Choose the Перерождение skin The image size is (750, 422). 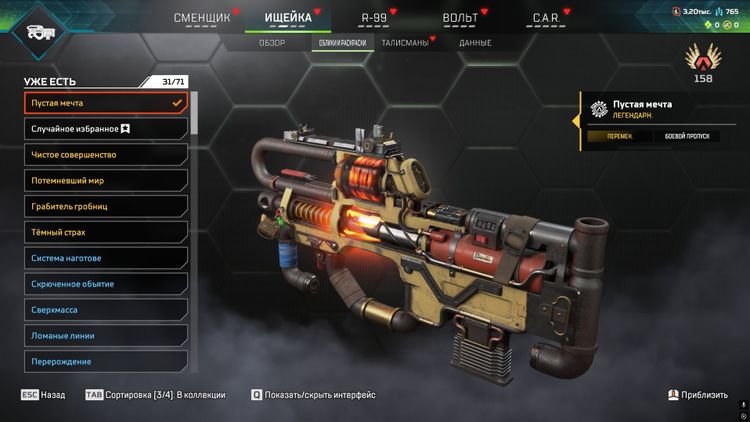(x=106, y=361)
